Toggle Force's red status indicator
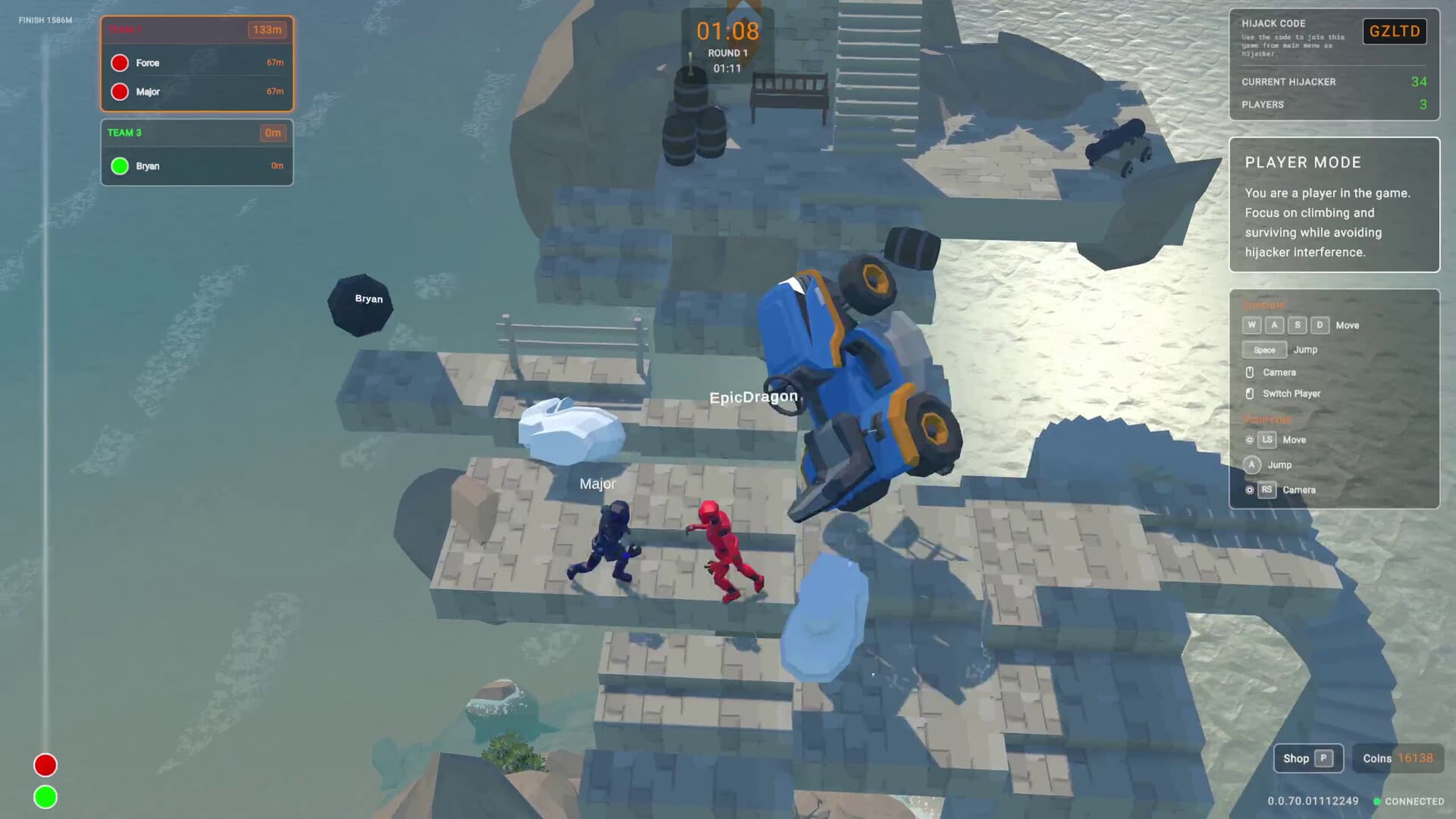The image size is (1456, 819). tap(119, 62)
